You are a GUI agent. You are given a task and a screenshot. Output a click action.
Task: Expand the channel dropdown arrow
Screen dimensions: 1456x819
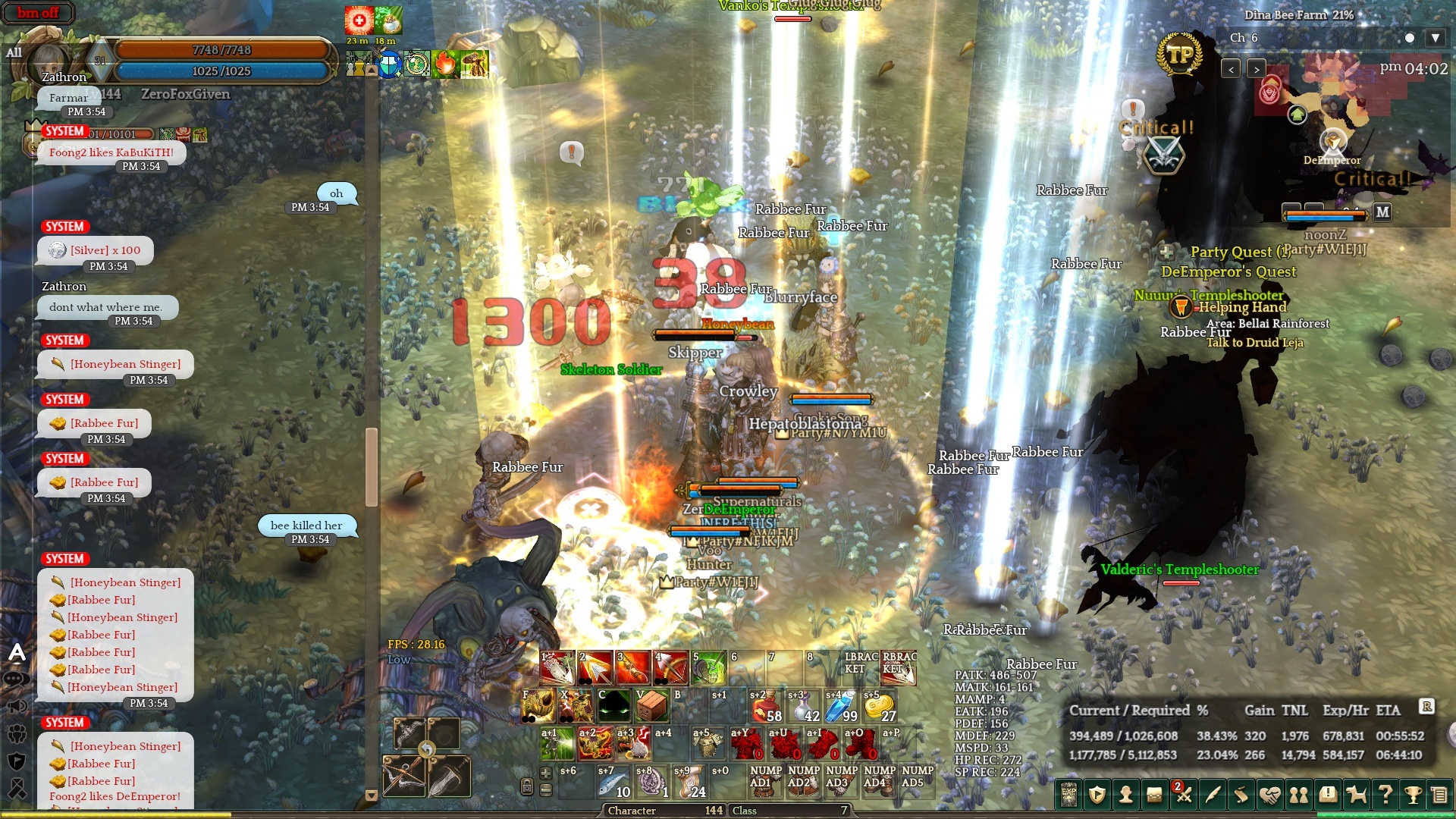pyautogui.click(x=1435, y=38)
